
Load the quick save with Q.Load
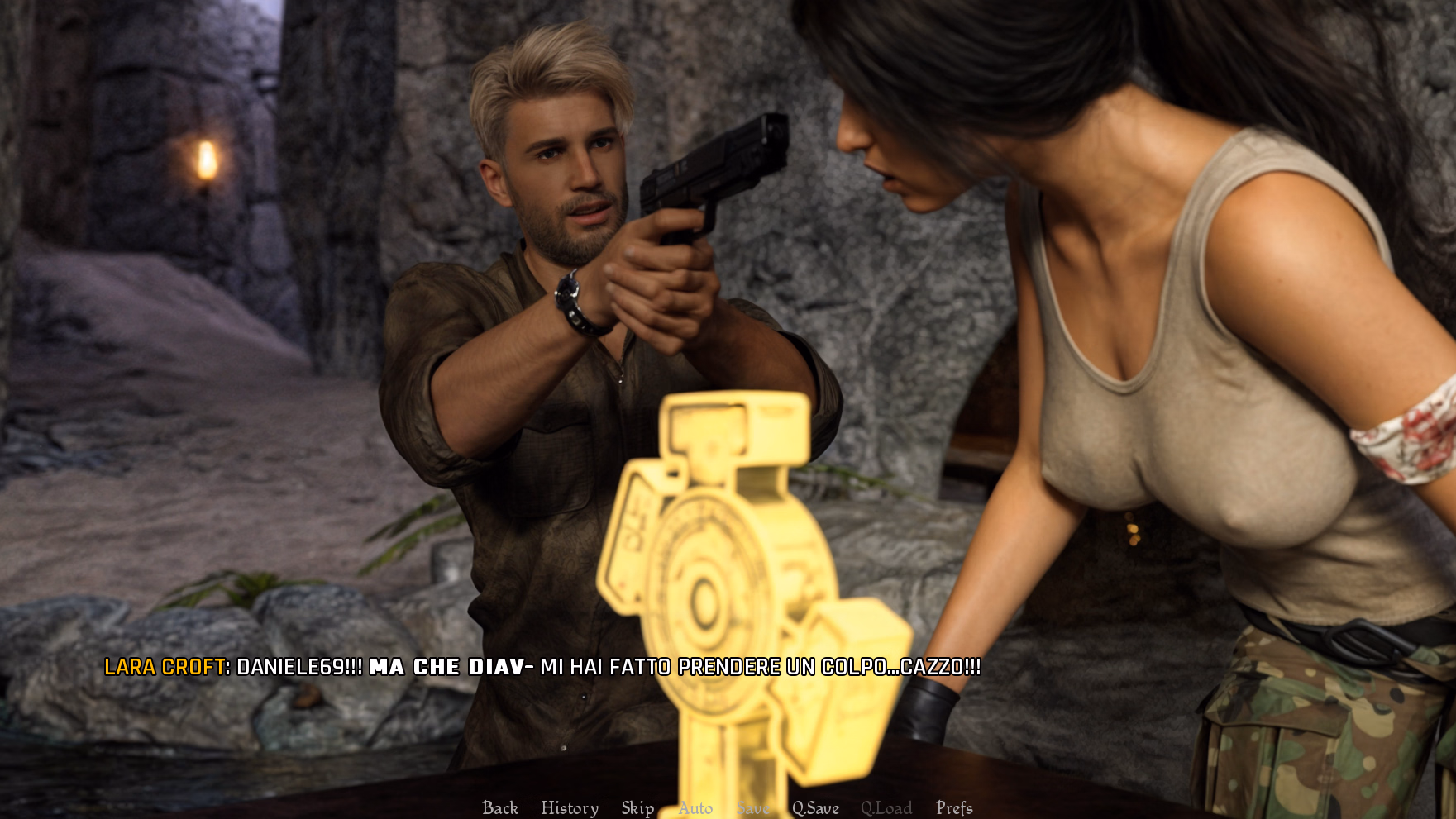(x=886, y=807)
